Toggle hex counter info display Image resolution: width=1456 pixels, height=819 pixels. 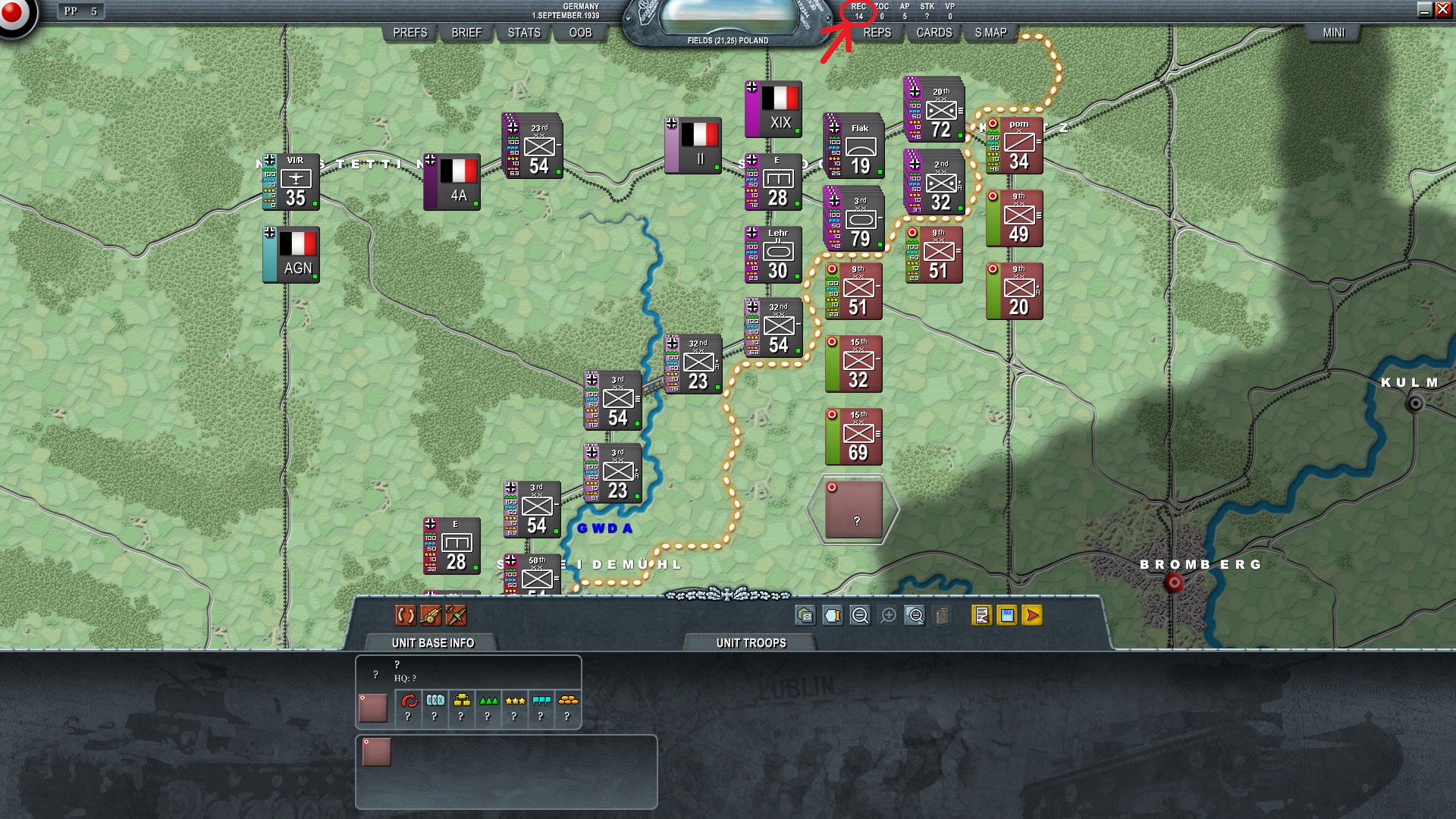833,616
